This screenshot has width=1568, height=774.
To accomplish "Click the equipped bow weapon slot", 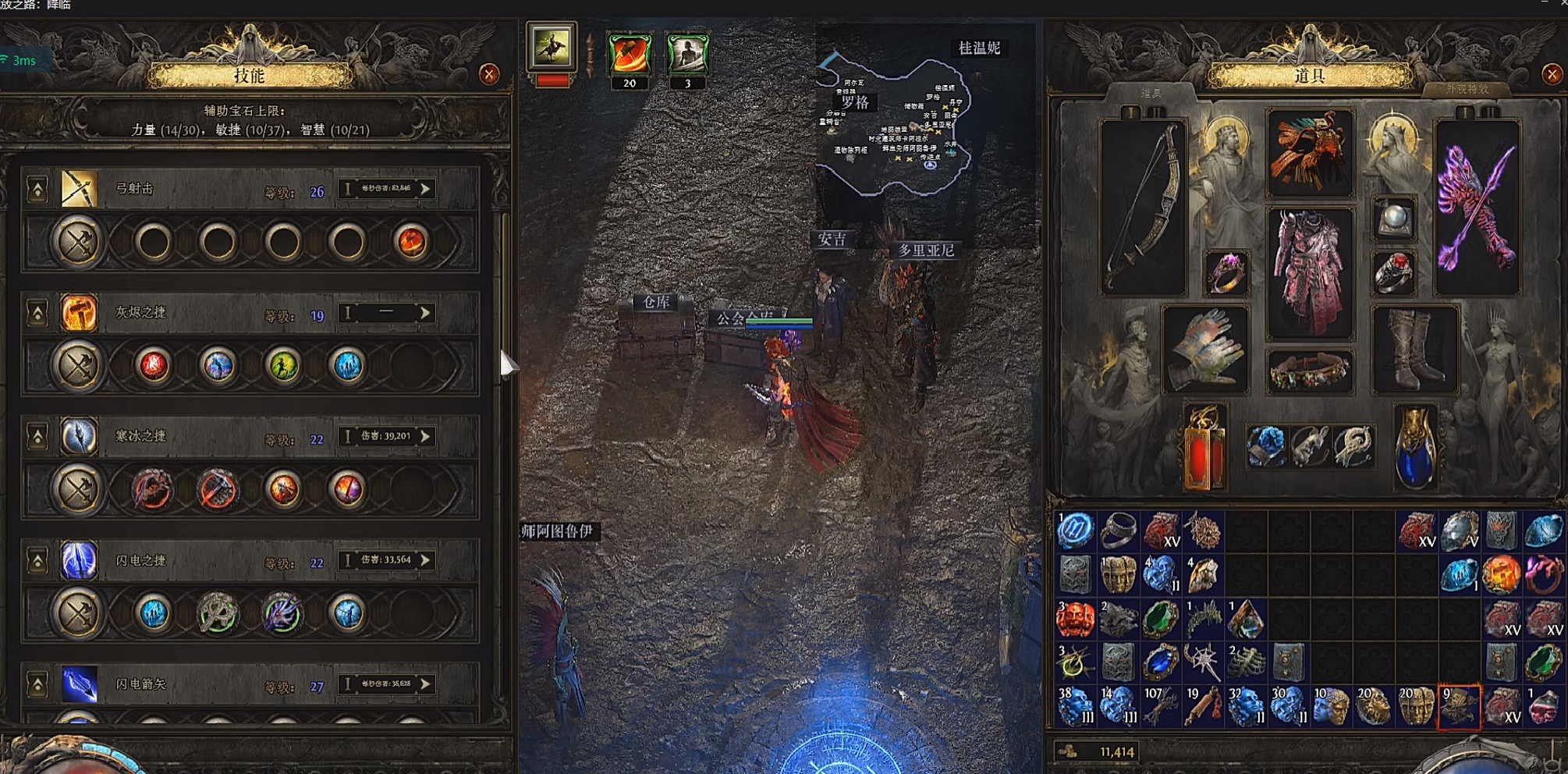I will click(x=1144, y=207).
